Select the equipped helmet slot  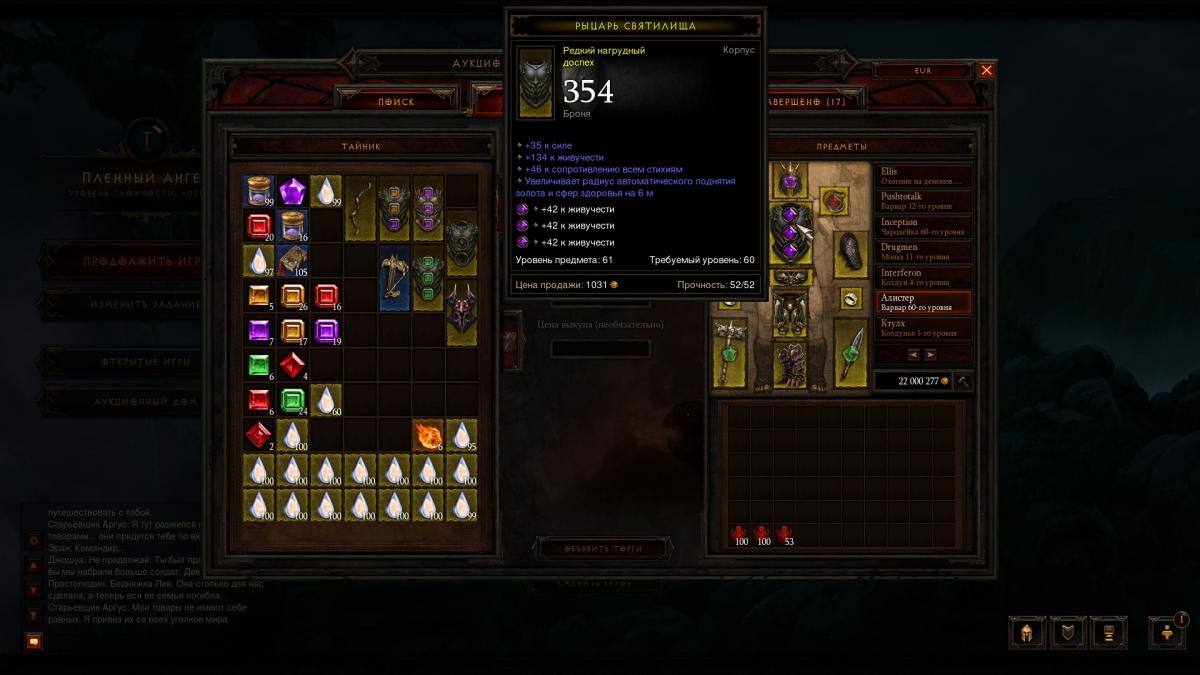790,181
